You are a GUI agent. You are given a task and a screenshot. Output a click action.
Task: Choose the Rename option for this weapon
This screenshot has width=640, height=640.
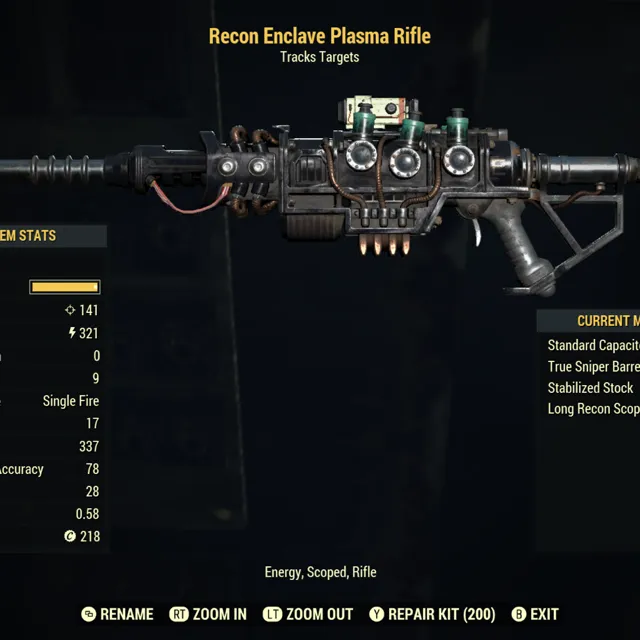tap(118, 614)
